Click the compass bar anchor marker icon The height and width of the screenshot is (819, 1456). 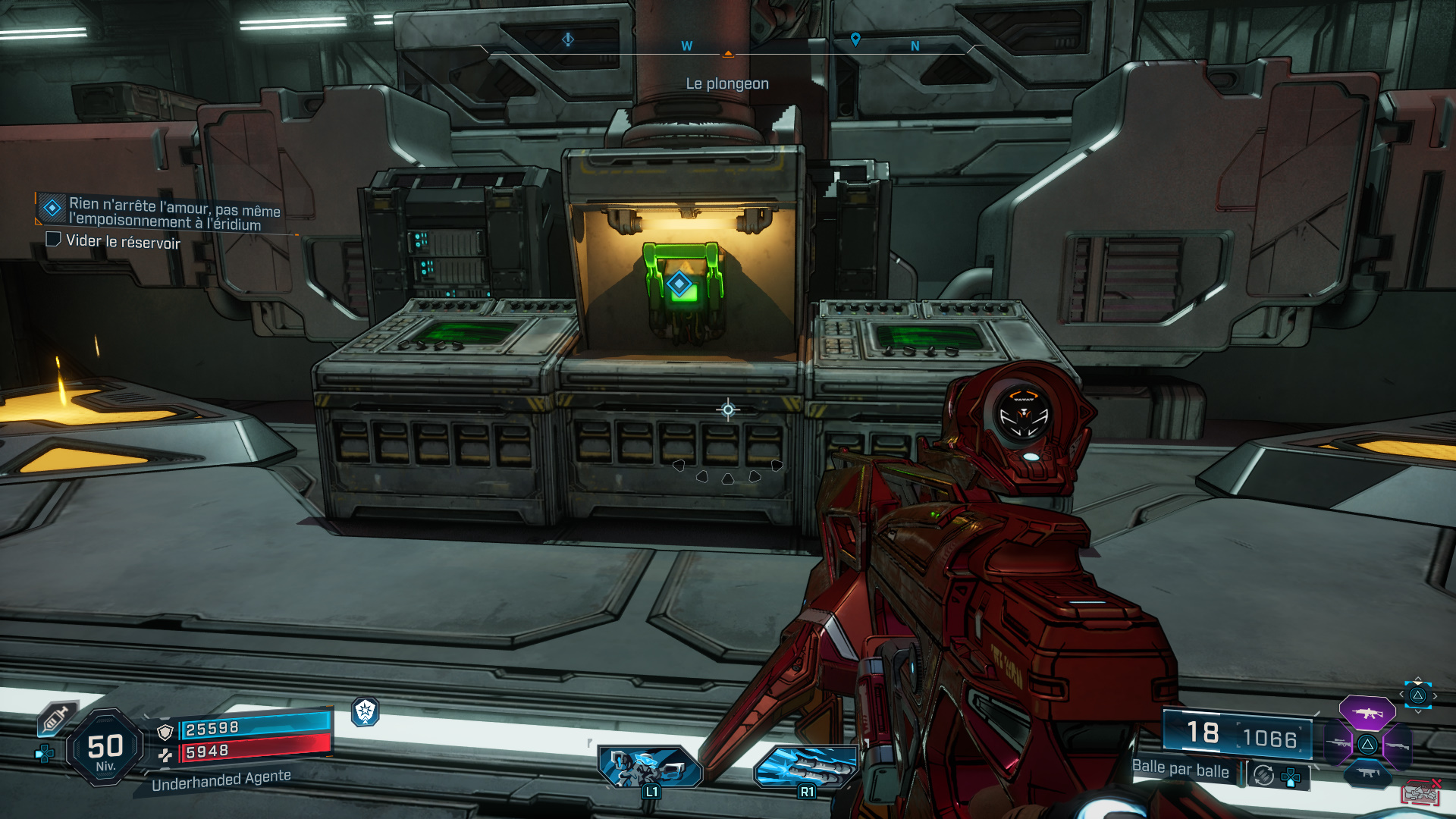[x=568, y=39]
